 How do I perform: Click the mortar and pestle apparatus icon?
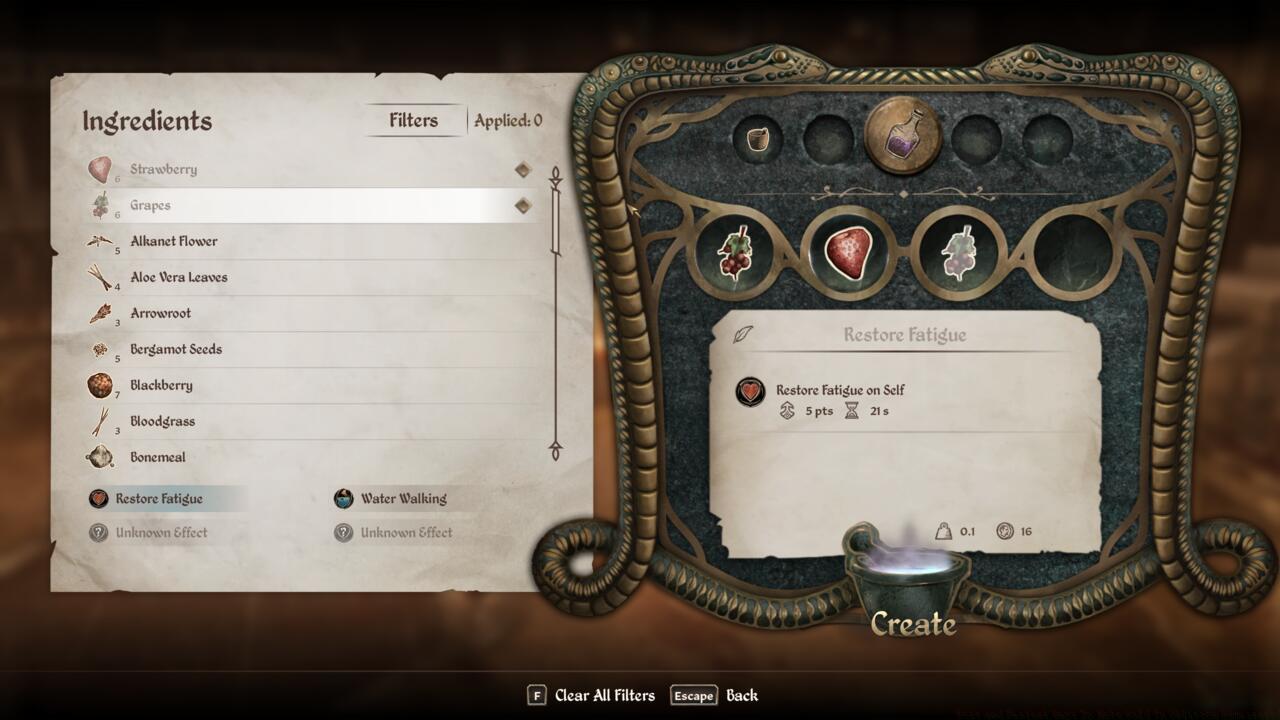757,141
